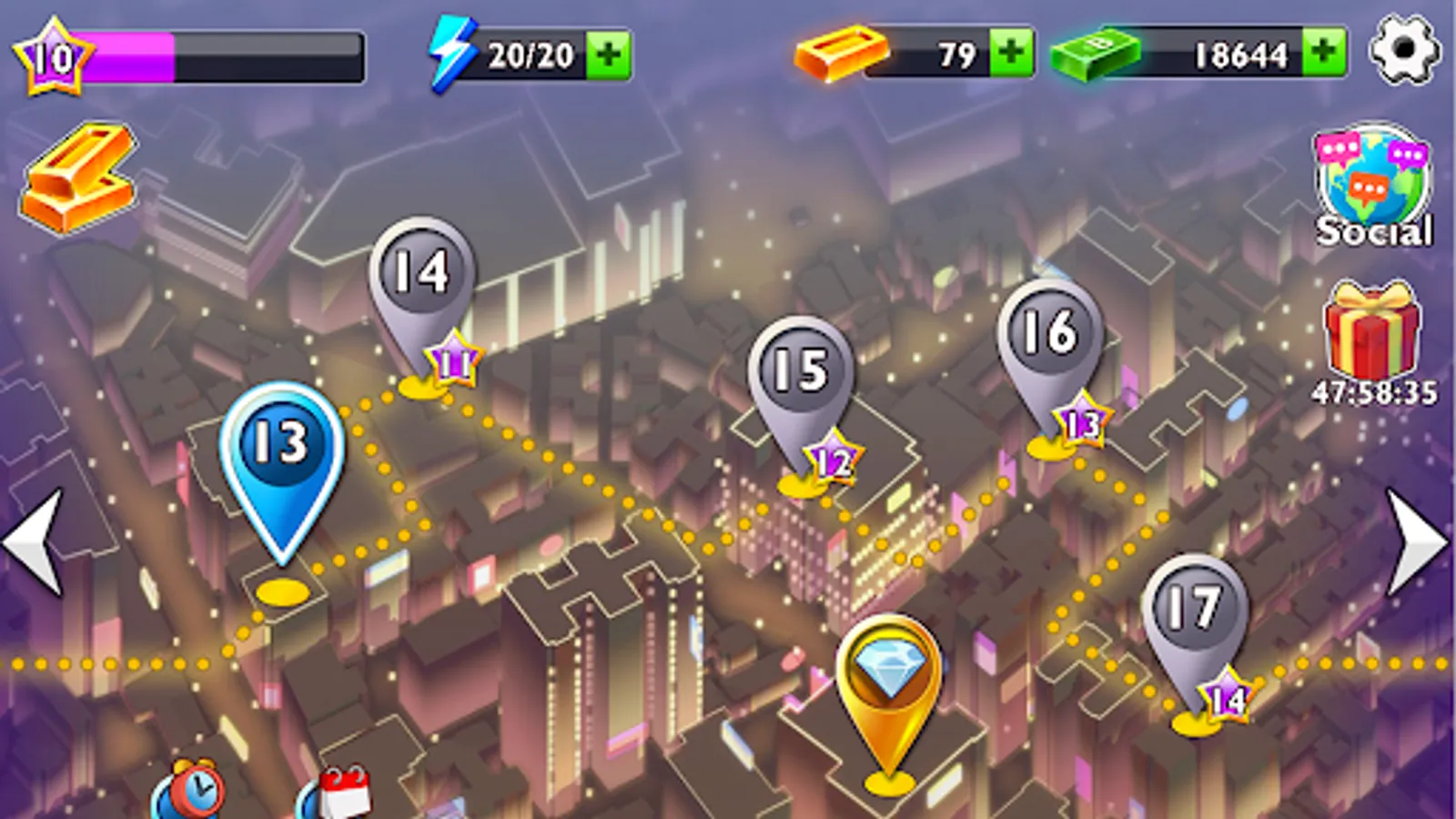Viewport: 1456px width, 819px height.
Task: Add gold bars via the plus button
Action: pos(1008,53)
